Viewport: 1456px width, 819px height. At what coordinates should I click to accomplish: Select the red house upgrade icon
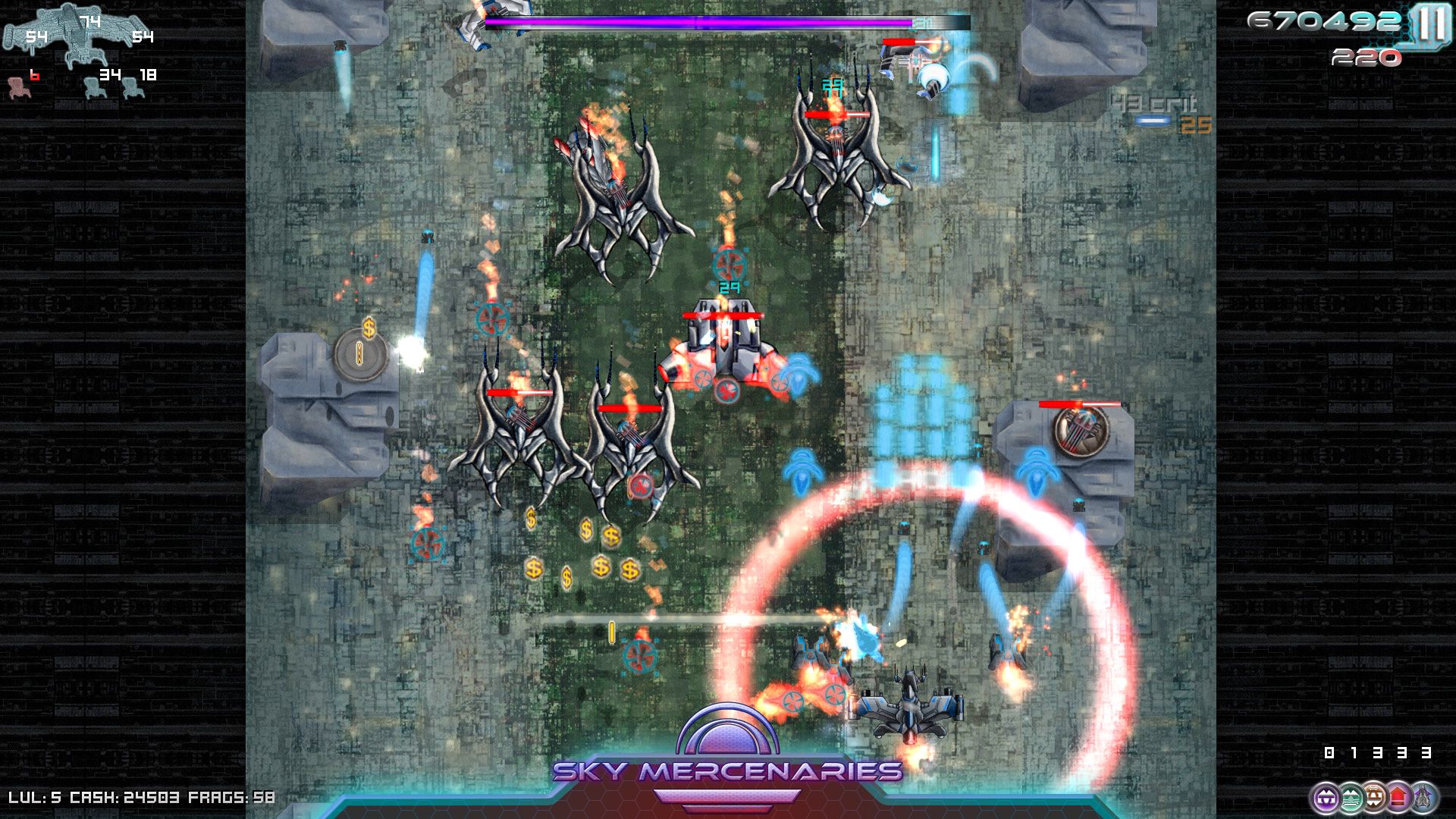[x=1398, y=795]
